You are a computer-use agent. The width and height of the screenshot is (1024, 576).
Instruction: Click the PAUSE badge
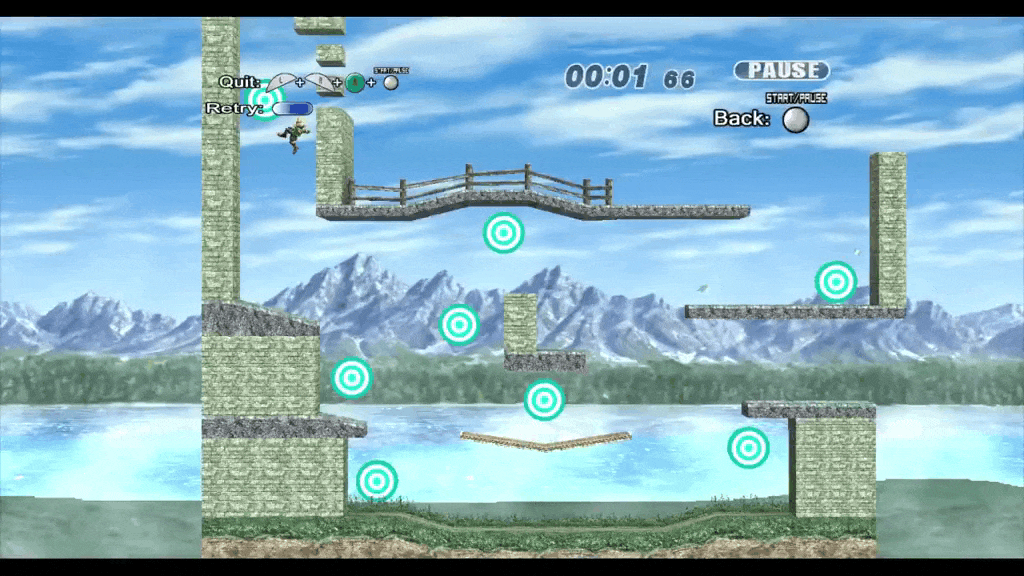(781, 70)
